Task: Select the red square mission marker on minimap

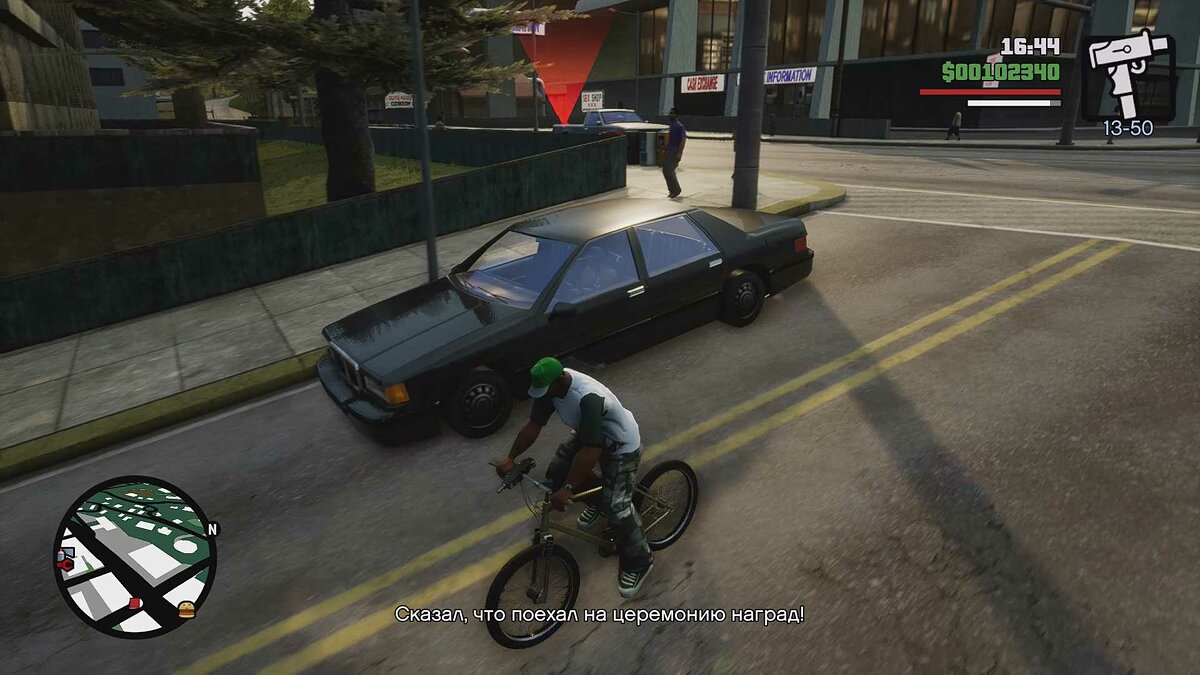Action: tap(135, 602)
